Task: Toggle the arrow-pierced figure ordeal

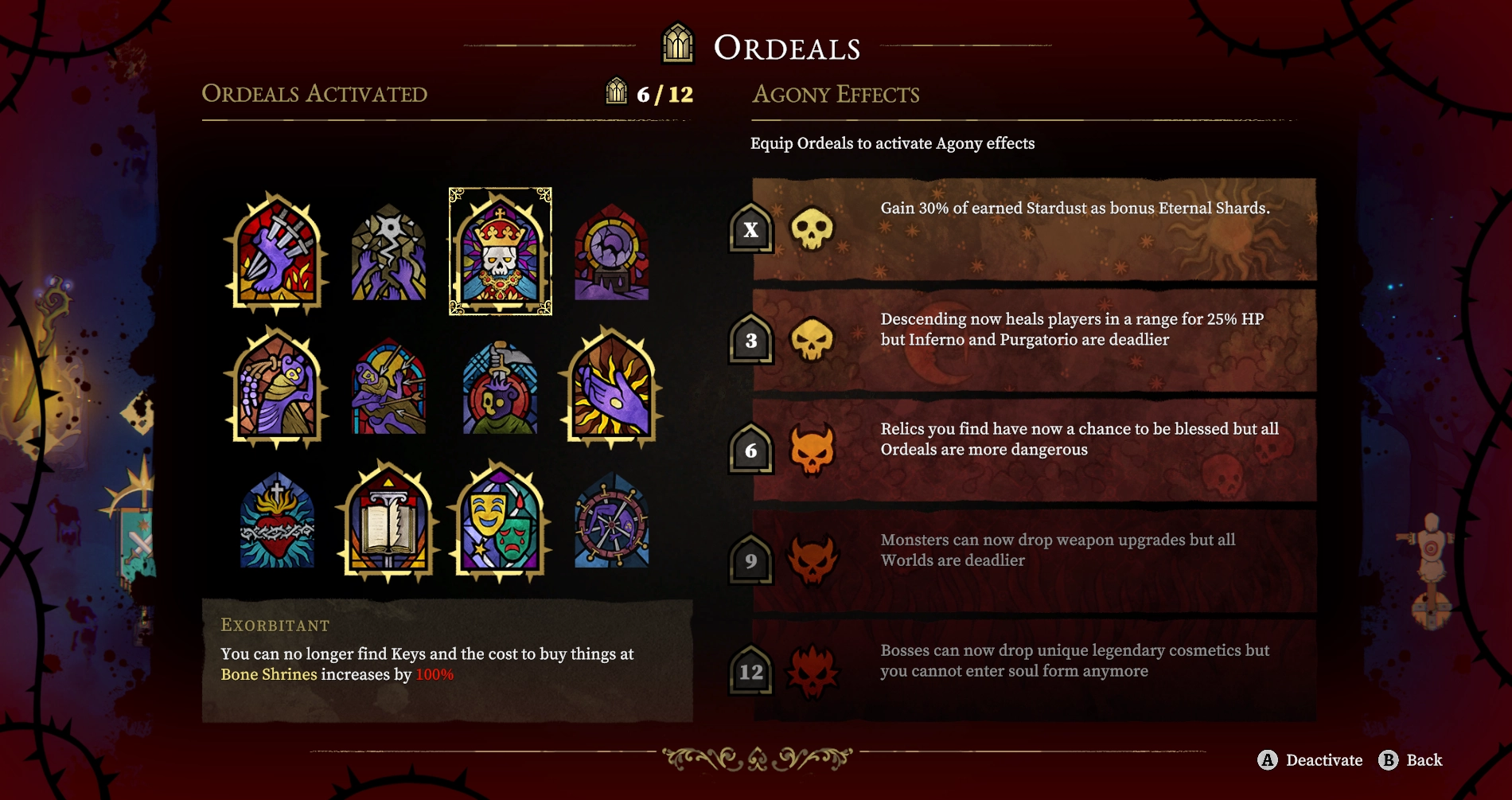Action: tap(388, 390)
